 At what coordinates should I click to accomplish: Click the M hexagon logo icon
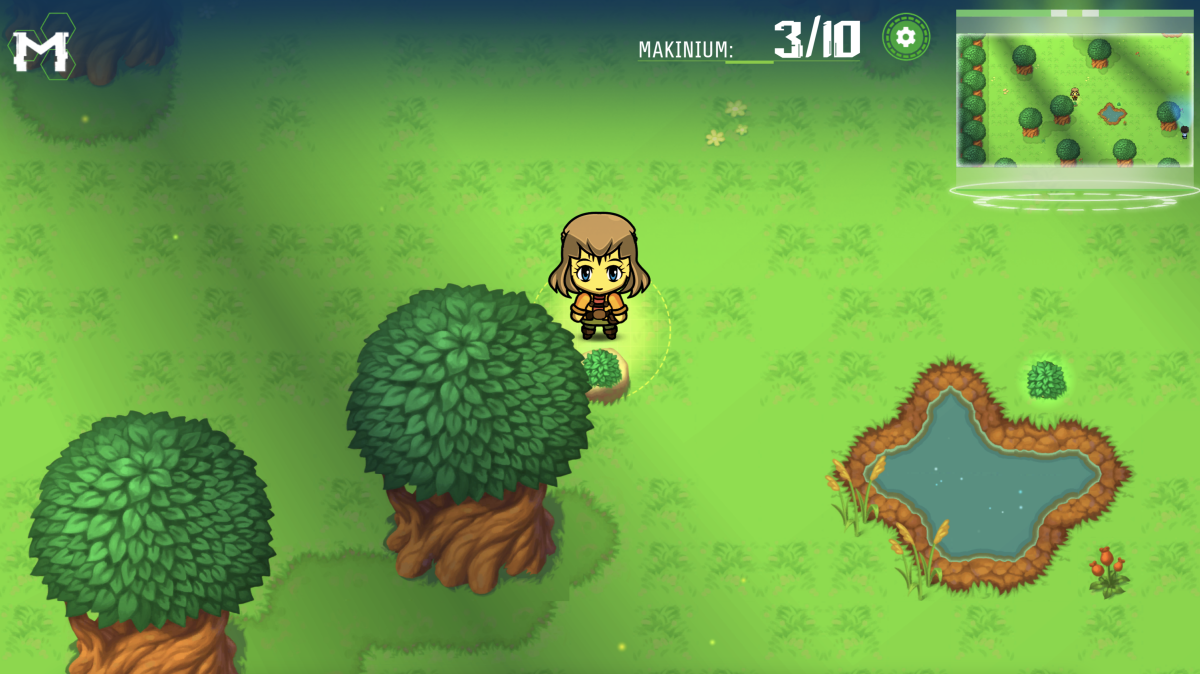click(42, 48)
